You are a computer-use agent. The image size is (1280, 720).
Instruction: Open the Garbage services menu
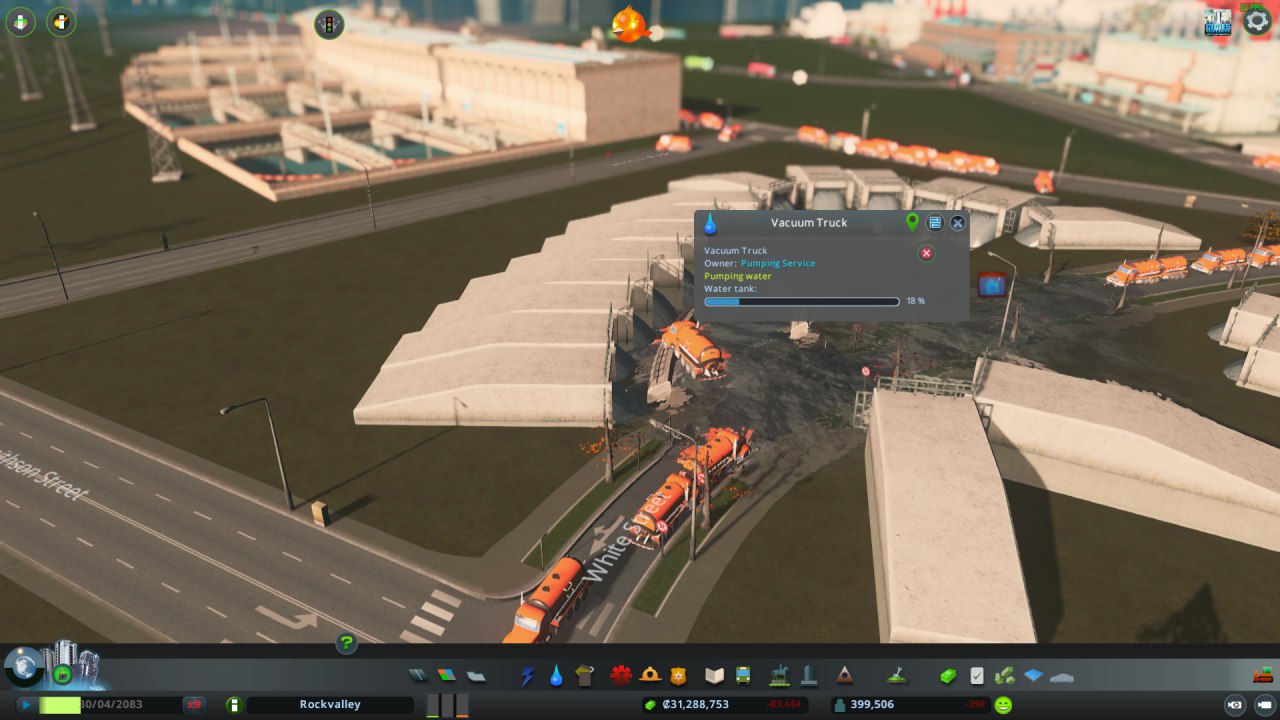586,676
